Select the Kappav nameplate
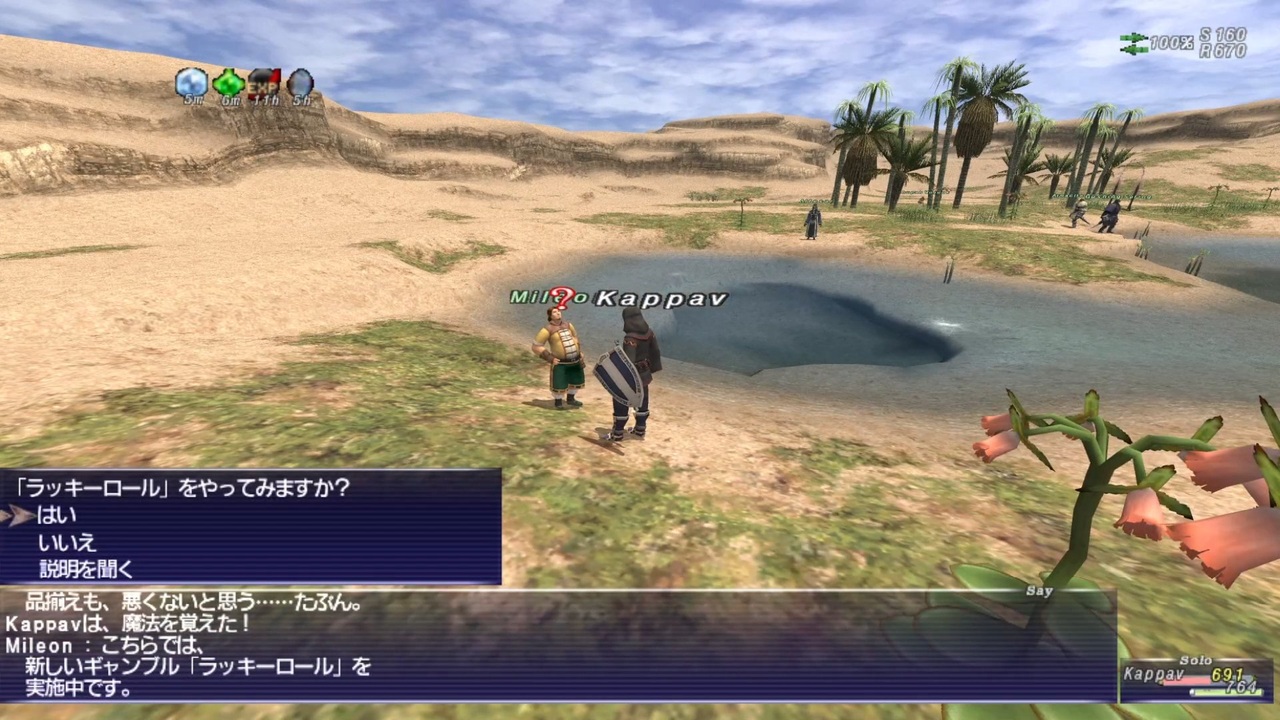Screen dimensions: 1280x720 tap(660, 298)
